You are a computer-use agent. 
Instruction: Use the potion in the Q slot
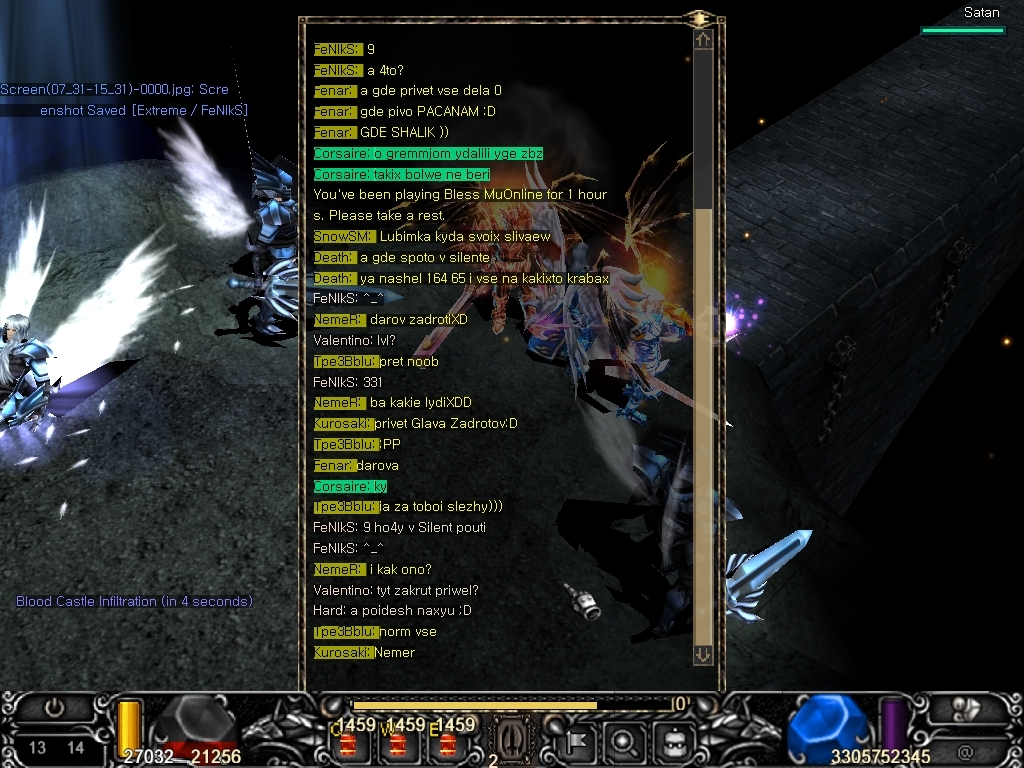pos(349,744)
